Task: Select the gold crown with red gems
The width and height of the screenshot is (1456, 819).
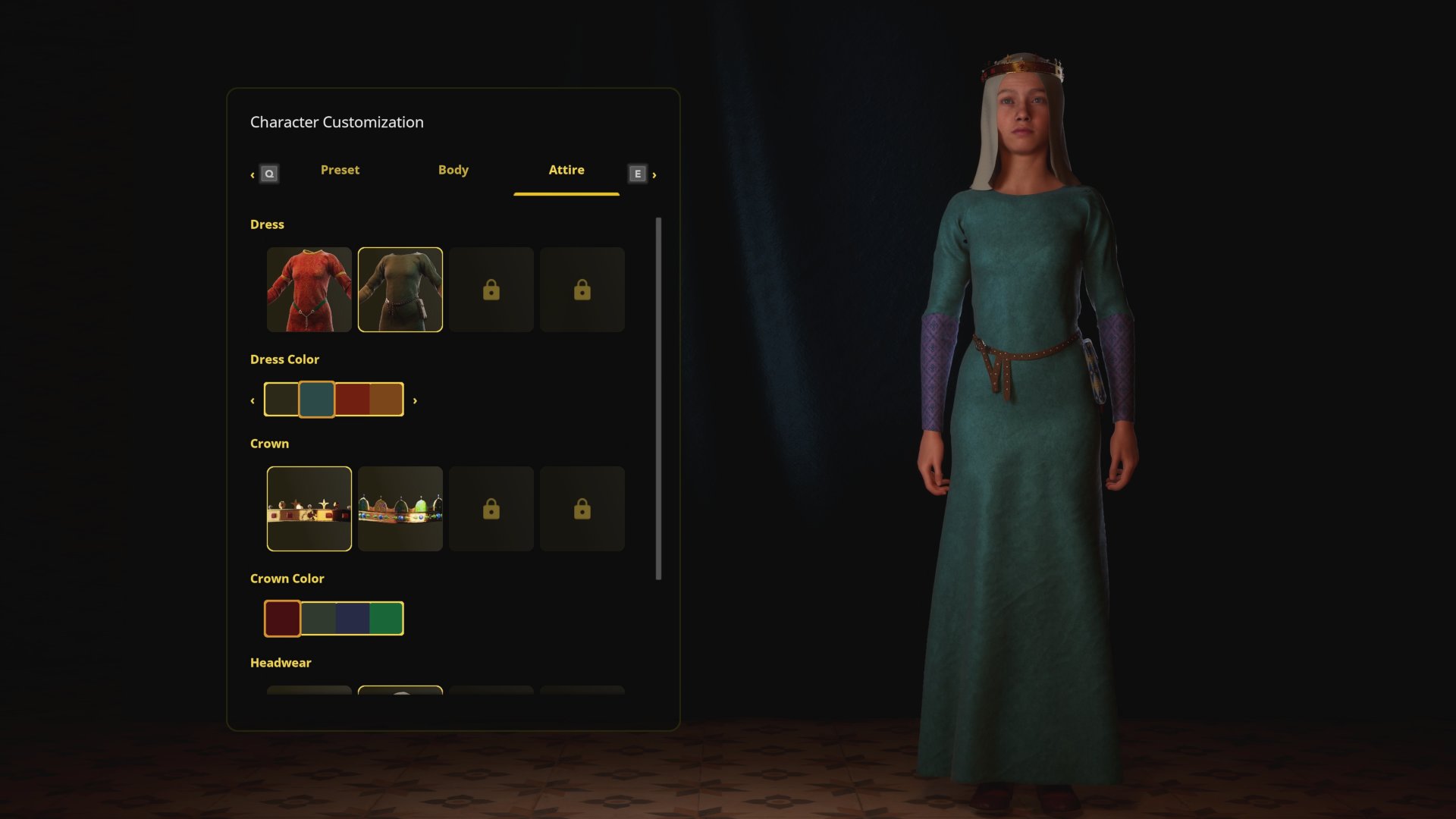Action: pos(309,509)
